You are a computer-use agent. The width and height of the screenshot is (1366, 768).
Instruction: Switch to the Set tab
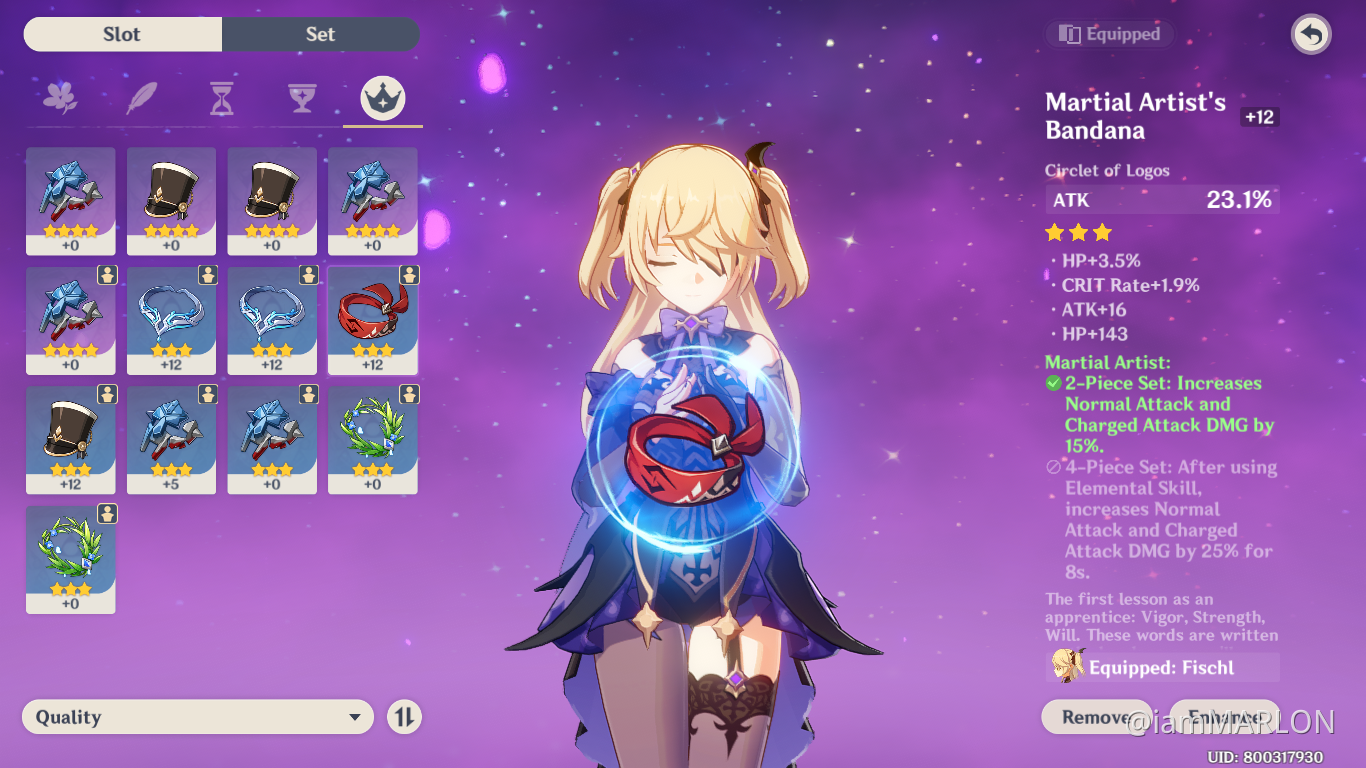pyautogui.click(x=320, y=34)
